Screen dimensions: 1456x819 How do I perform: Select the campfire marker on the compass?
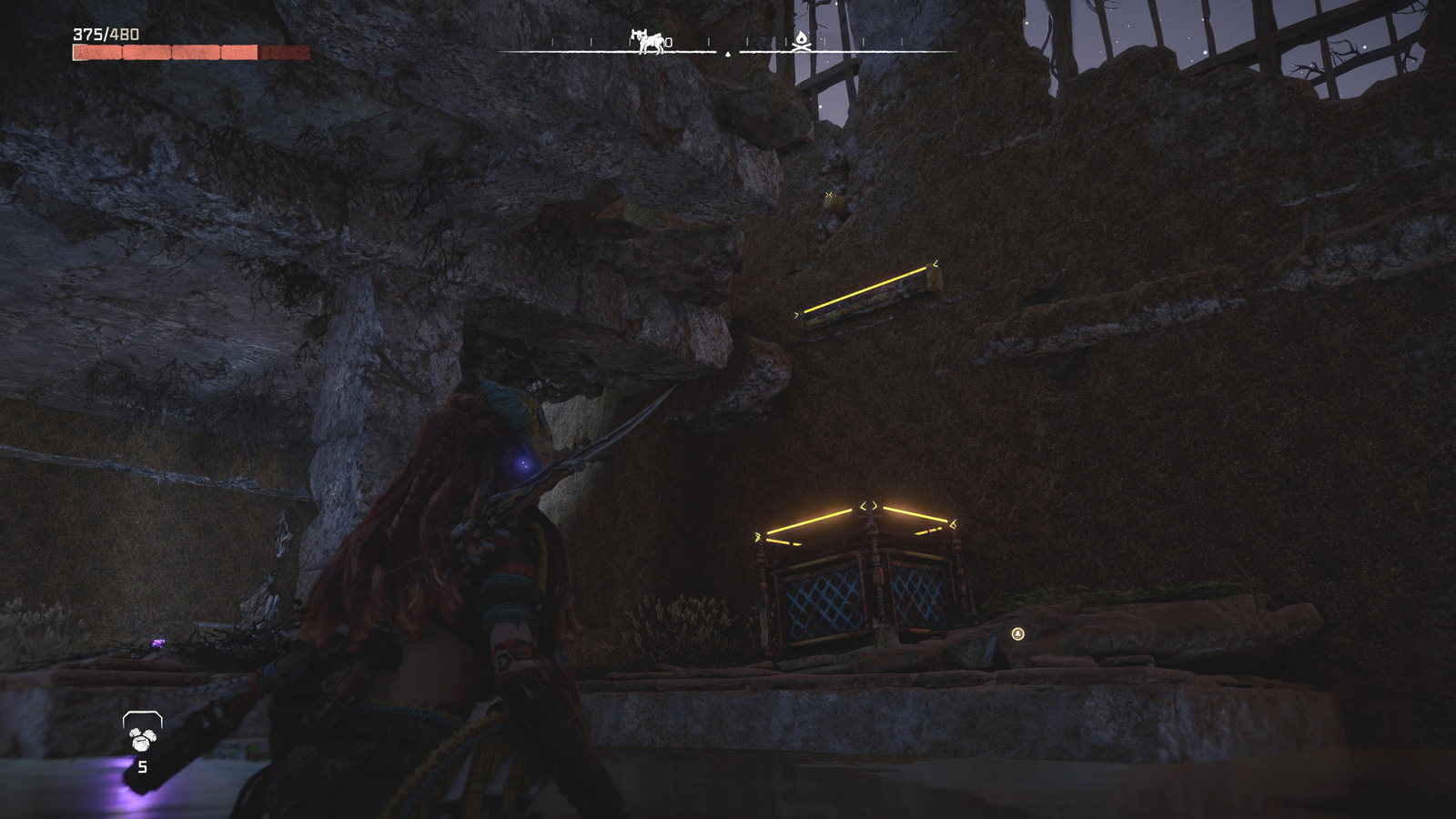point(801,40)
